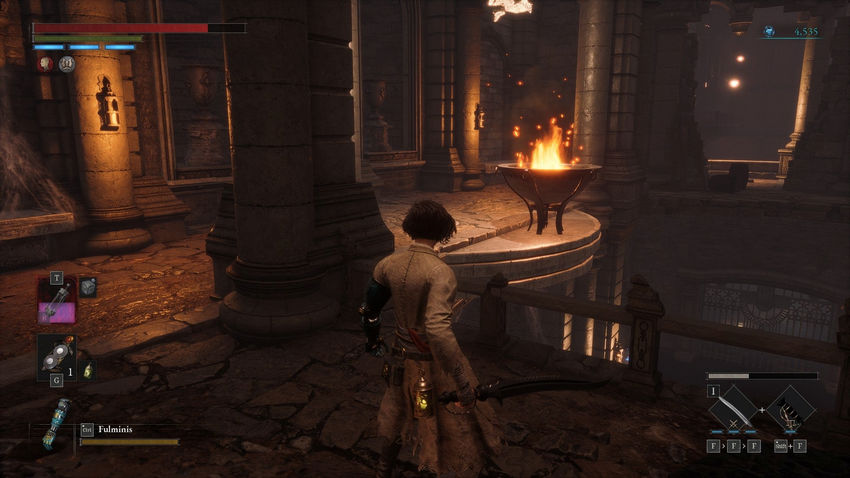Select the small yellow lamp item icon

pyautogui.click(x=87, y=370)
